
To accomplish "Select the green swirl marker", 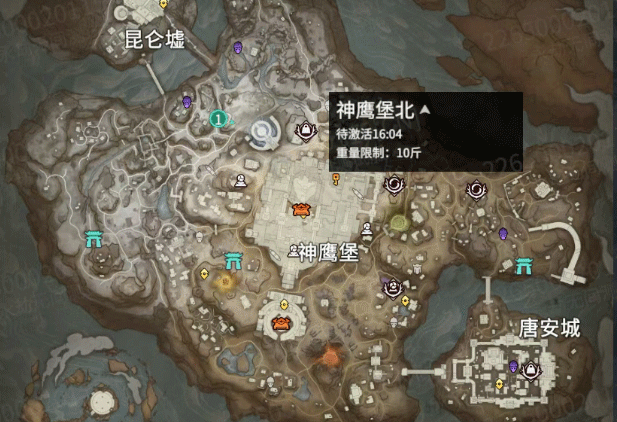I will click(x=400, y=222).
